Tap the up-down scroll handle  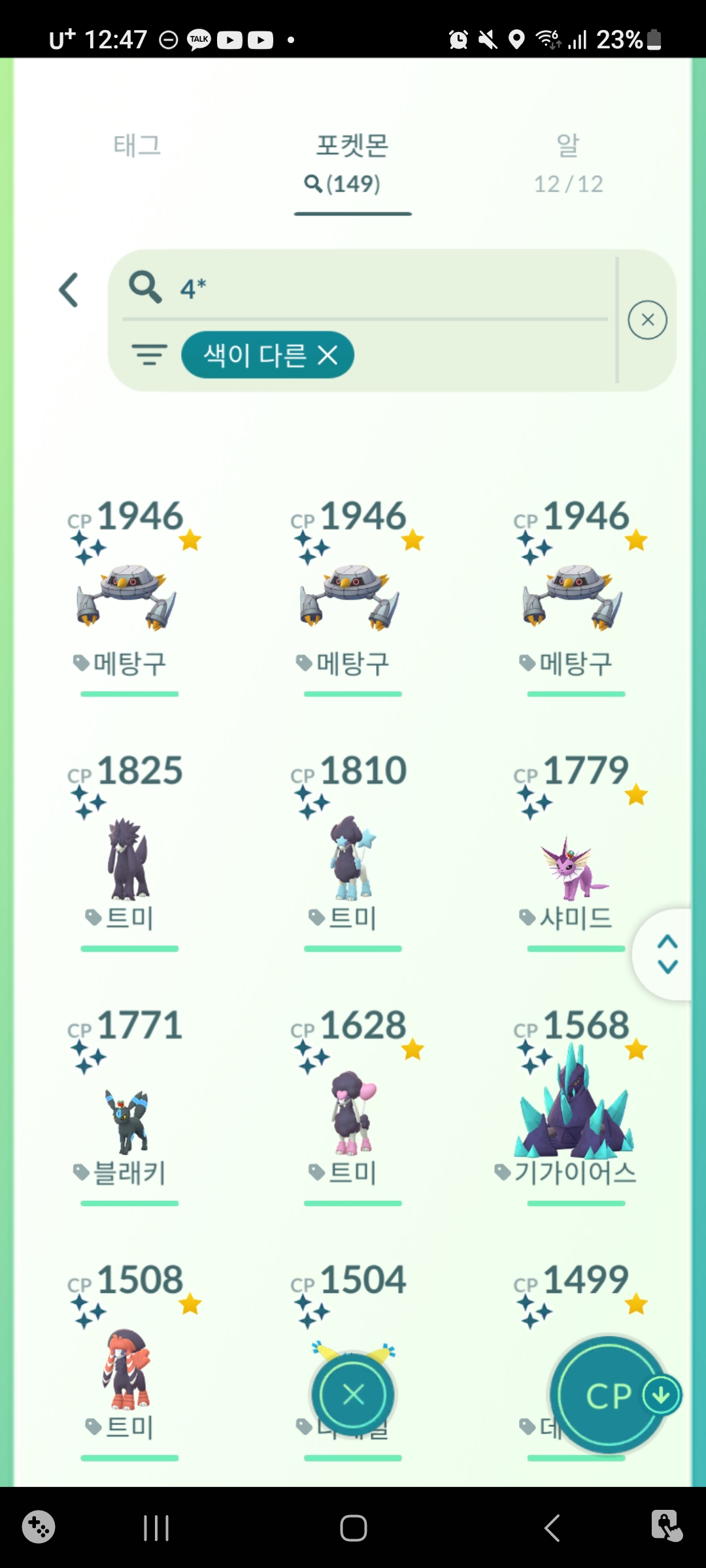tap(667, 954)
